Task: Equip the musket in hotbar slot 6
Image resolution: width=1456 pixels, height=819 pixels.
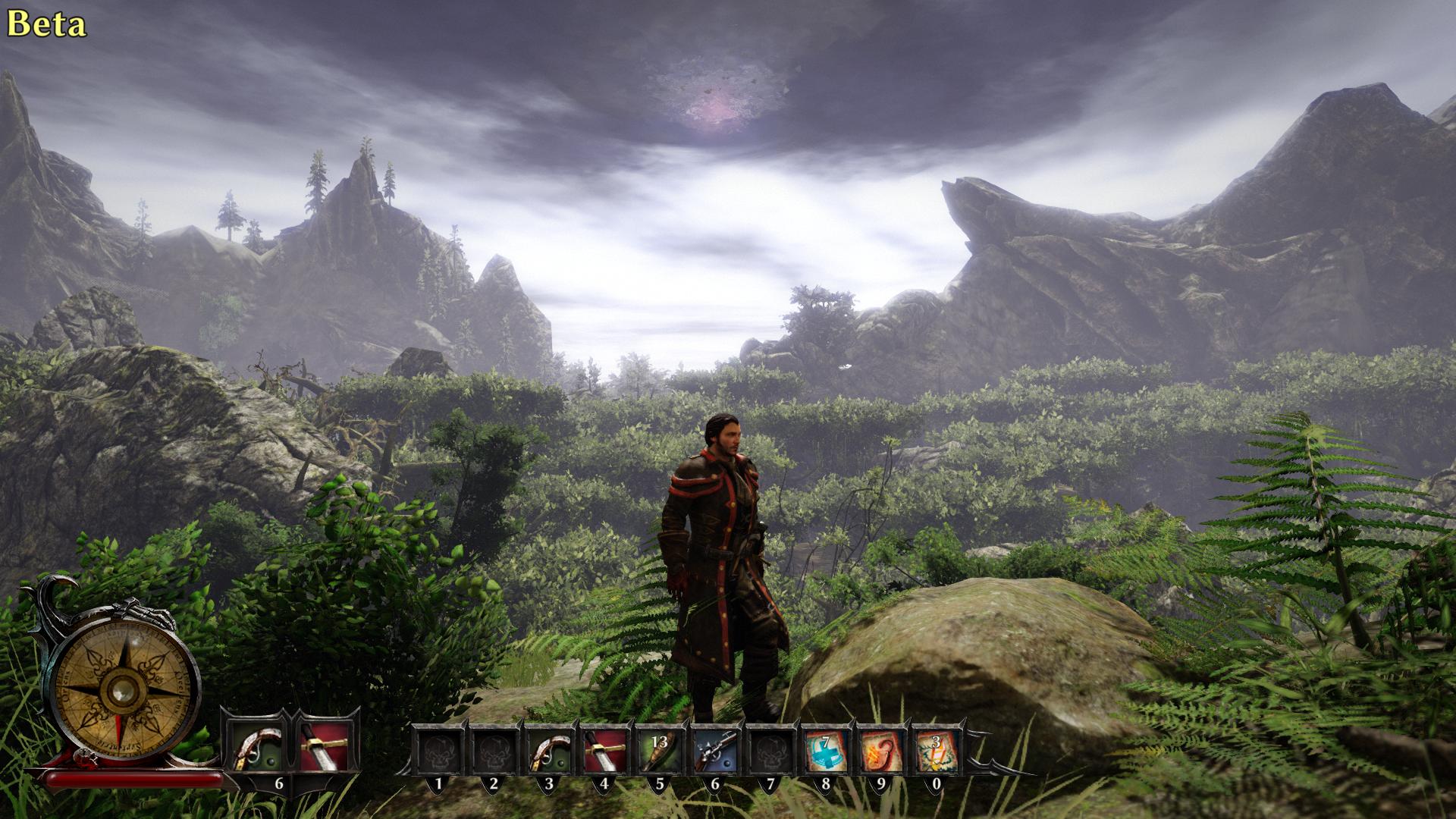Action: (714, 751)
